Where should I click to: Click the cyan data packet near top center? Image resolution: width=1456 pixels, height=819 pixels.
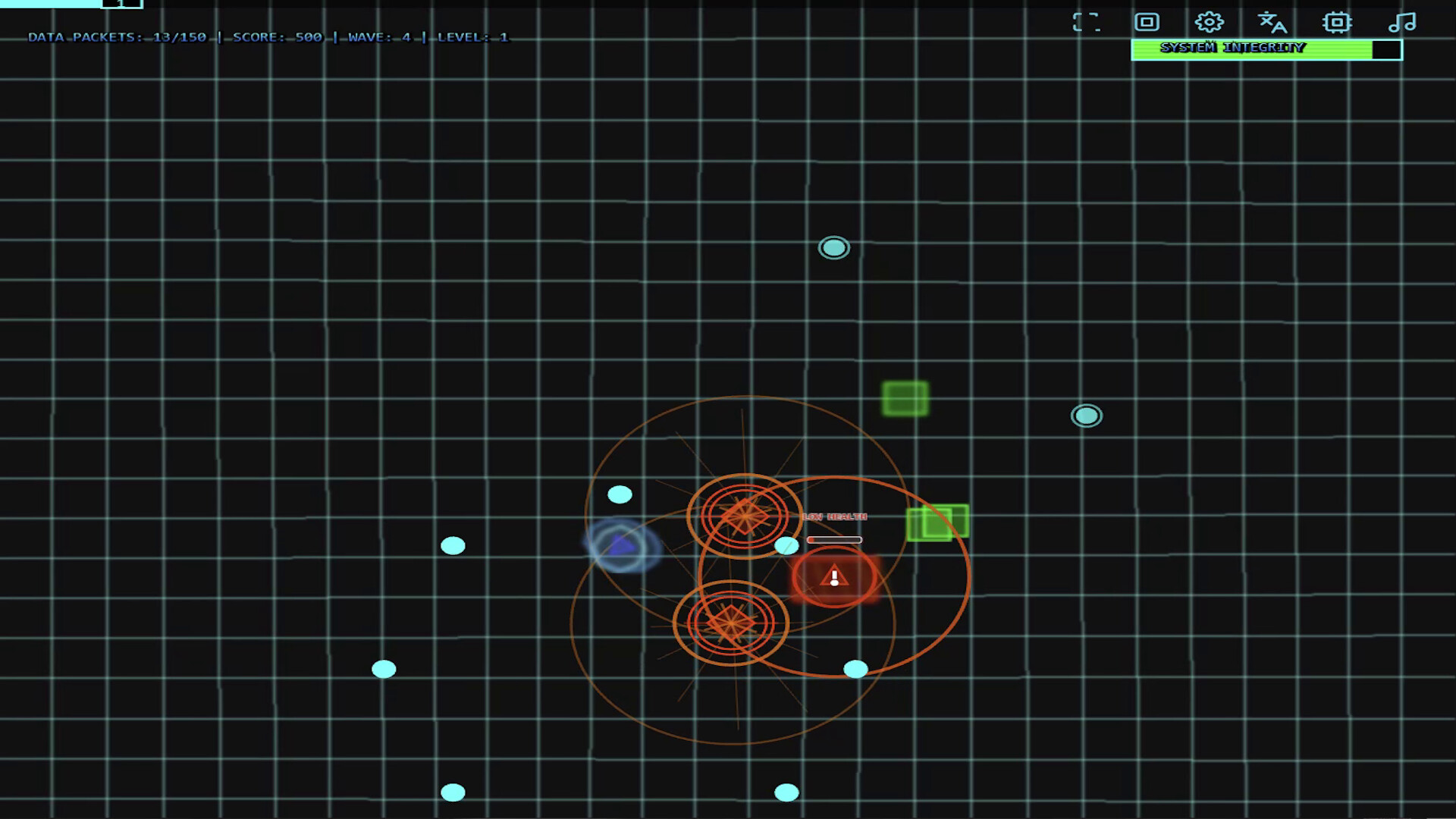pyautogui.click(x=833, y=247)
